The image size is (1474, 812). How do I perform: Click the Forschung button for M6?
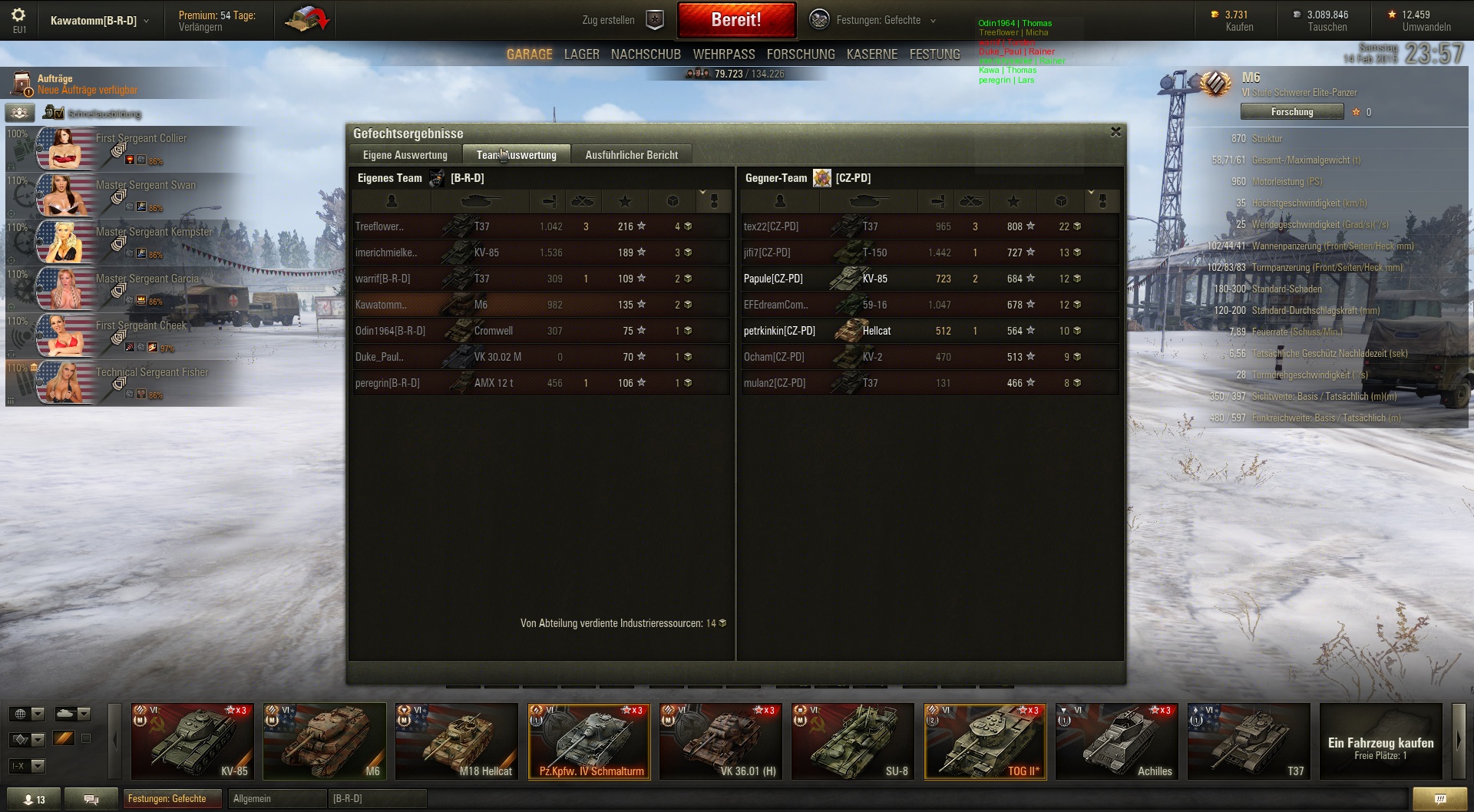(1292, 112)
